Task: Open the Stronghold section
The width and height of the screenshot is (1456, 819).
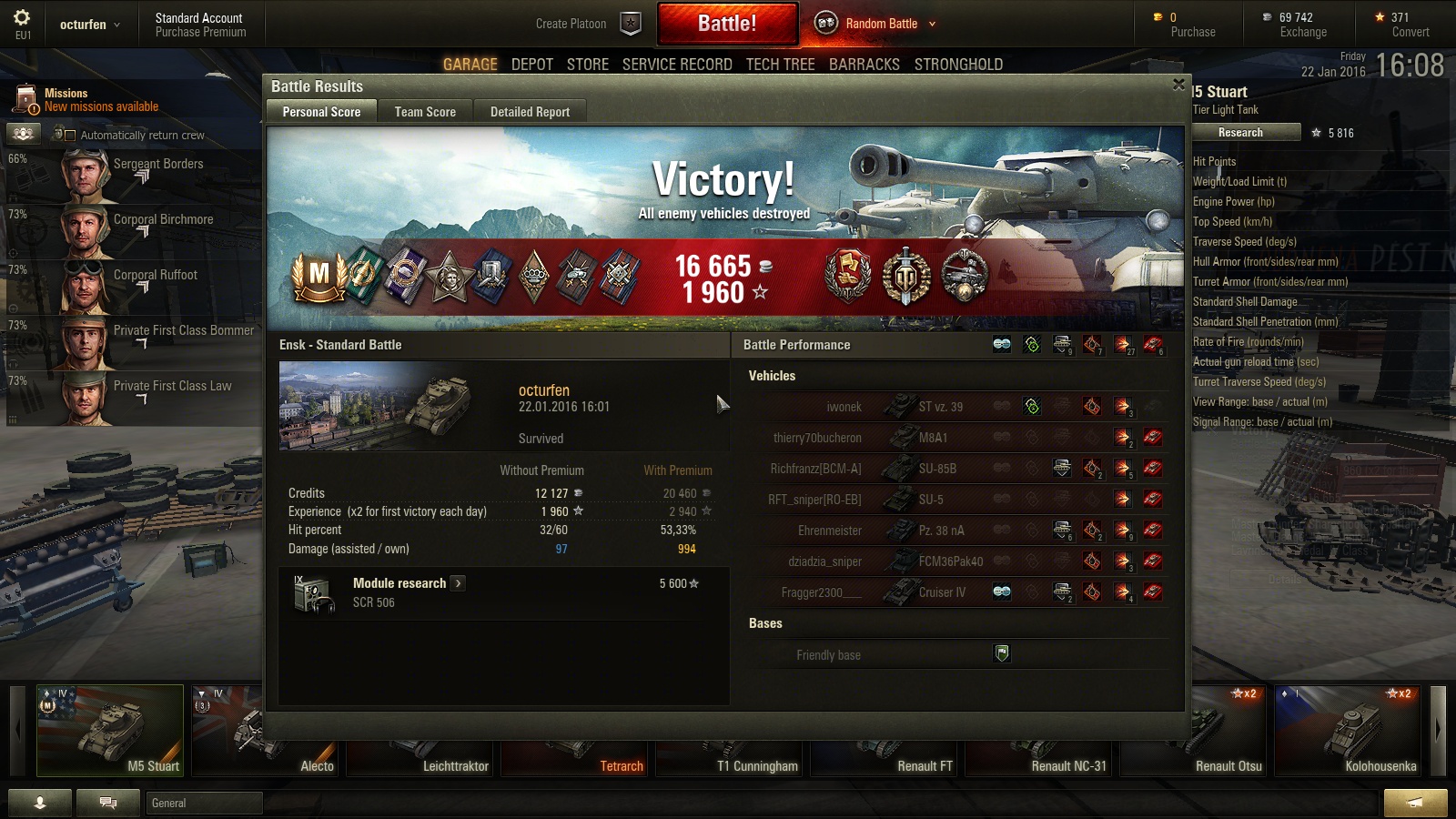Action: pos(958,65)
